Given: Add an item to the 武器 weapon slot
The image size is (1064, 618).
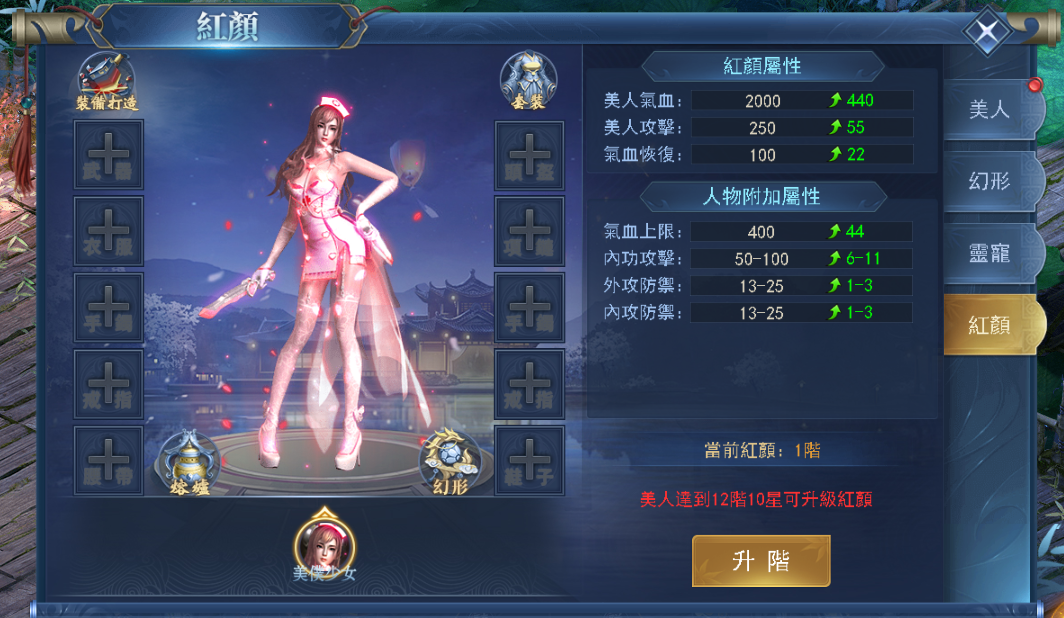Looking at the screenshot, I should 109,155.
